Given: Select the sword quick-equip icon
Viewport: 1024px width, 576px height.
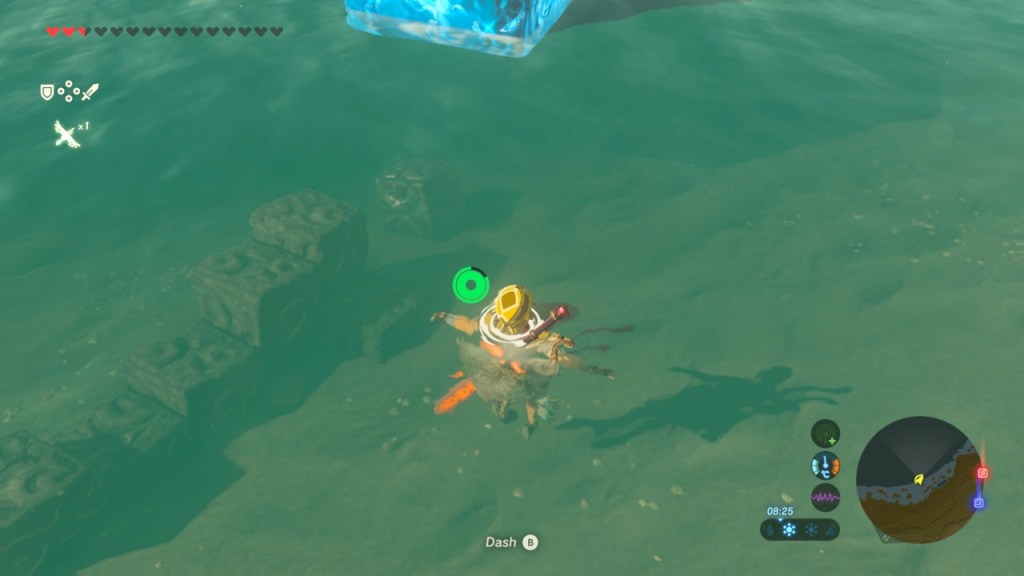Looking at the screenshot, I should pyautogui.click(x=90, y=92).
